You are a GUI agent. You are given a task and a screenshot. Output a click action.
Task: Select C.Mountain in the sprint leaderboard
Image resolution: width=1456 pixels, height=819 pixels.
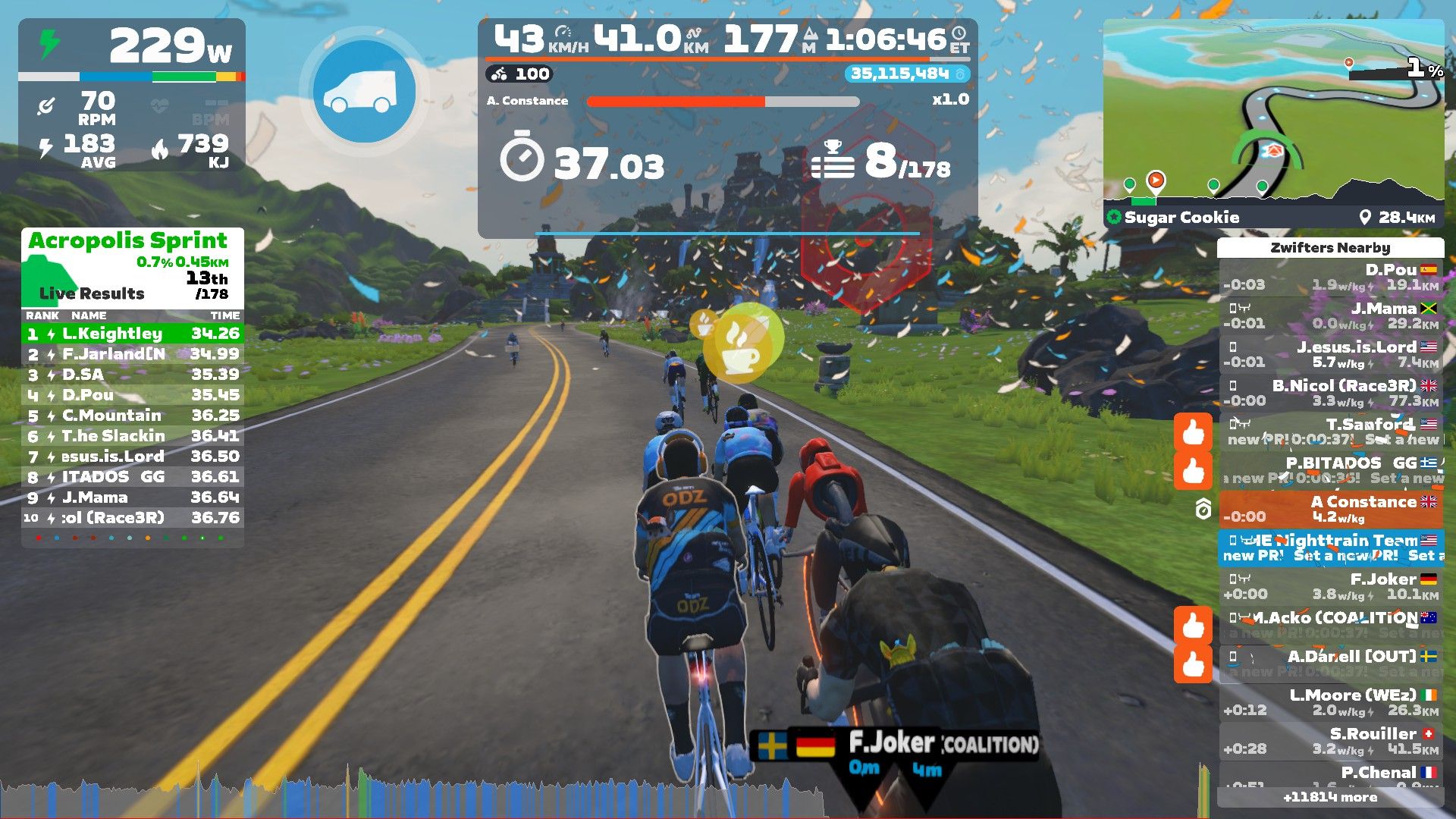(x=133, y=416)
